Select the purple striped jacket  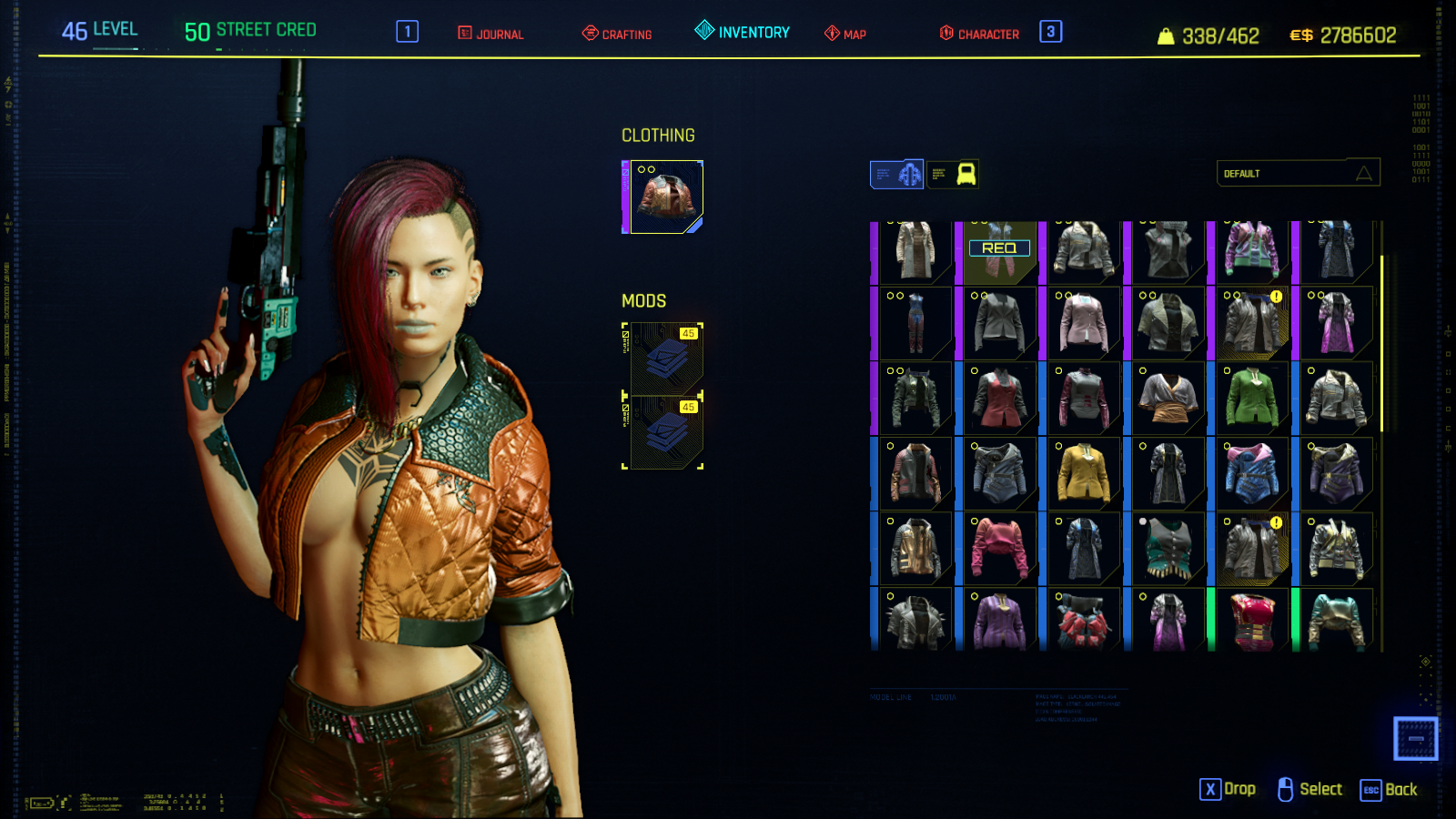pos(999,621)
